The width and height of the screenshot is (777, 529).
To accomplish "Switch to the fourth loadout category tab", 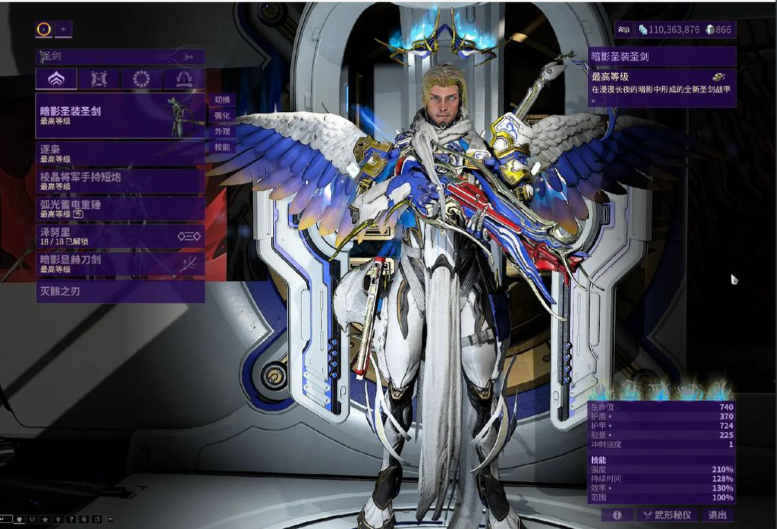I will (x=183, y=79).
